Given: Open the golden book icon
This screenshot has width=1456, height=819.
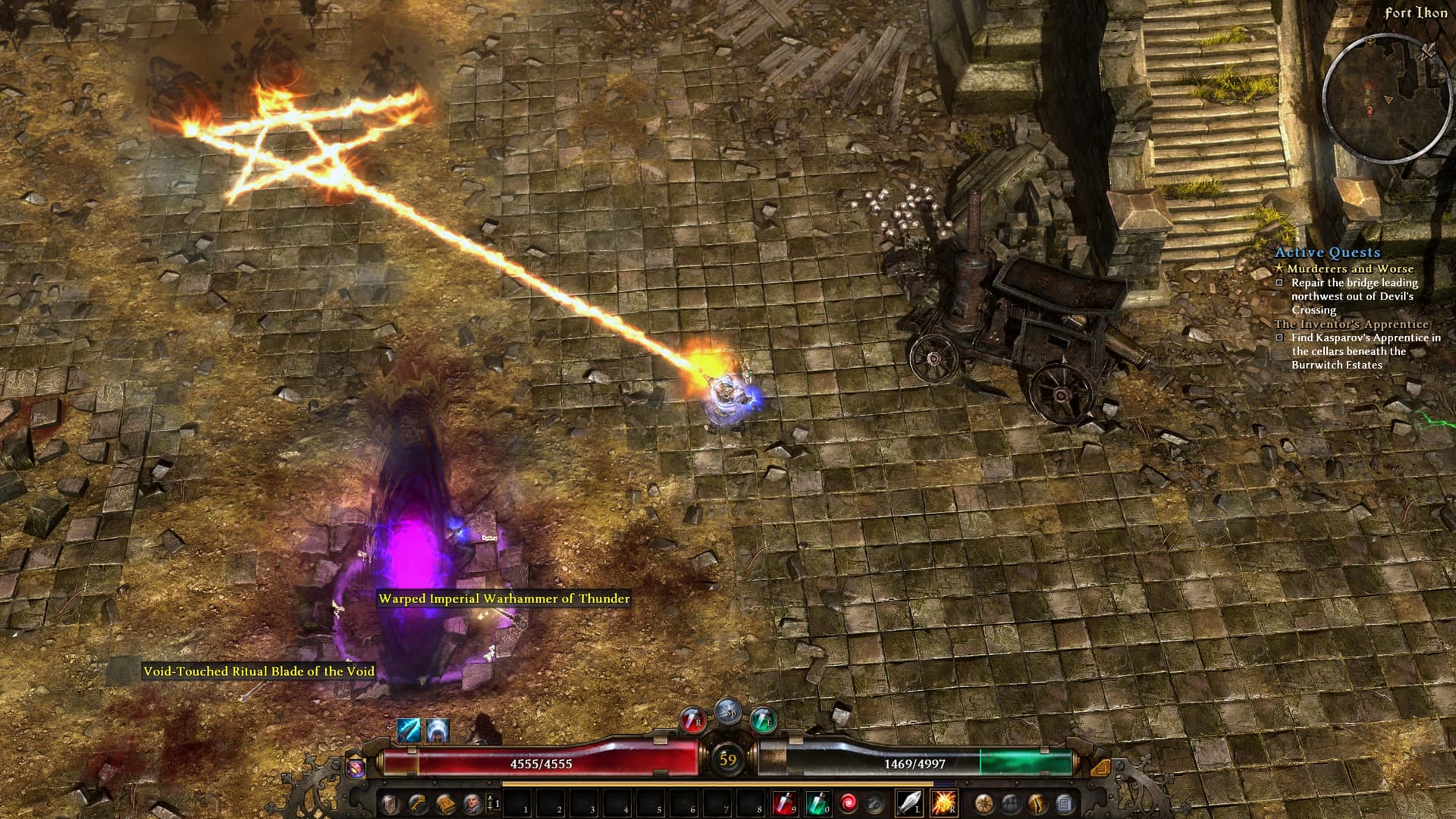Looking at the screenshot, I should (444, 802).
